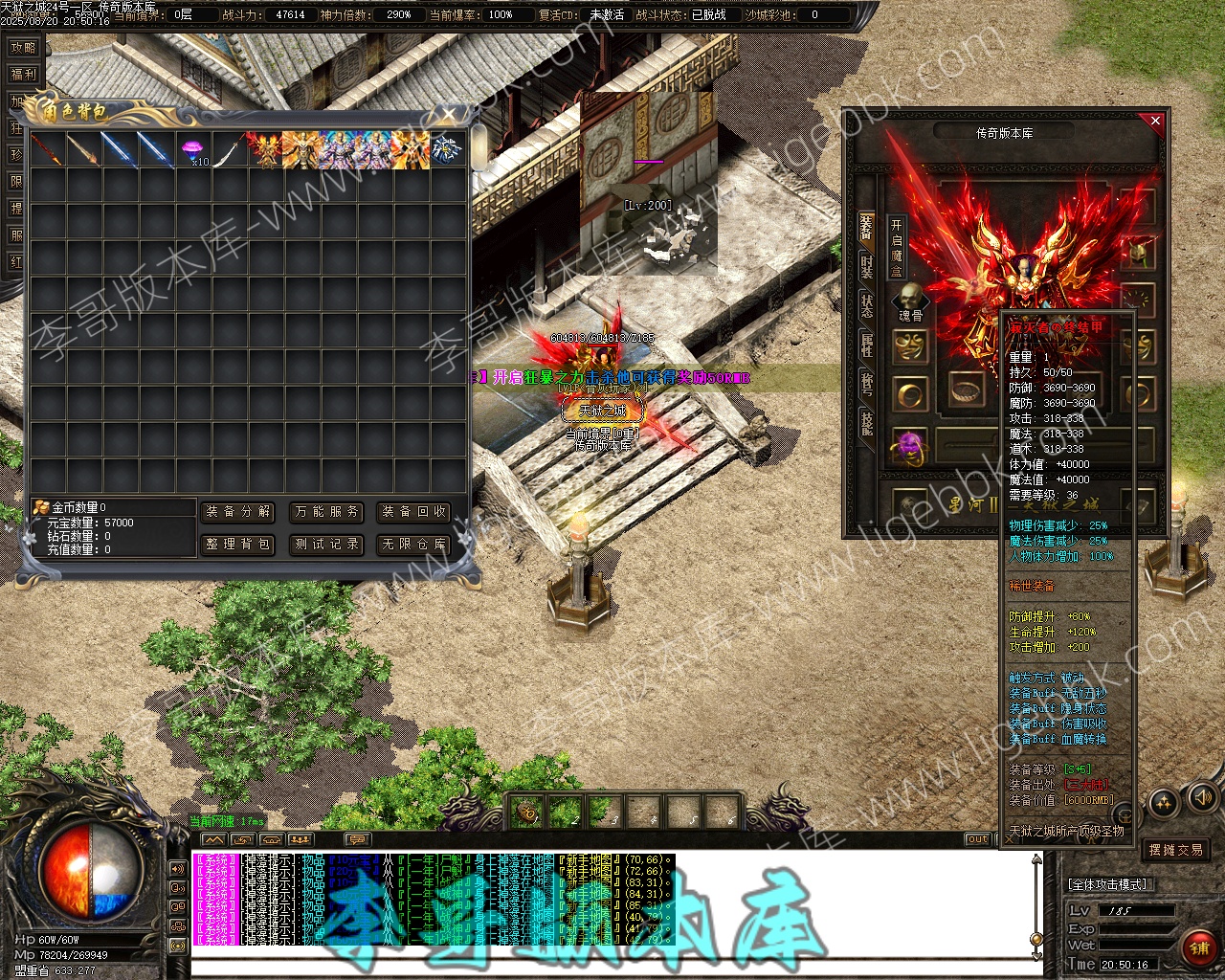Switch to the 状态 status tab
The height and width of the screenshot is (980, 1225).
pyautogui.click(x=866, y=305)
